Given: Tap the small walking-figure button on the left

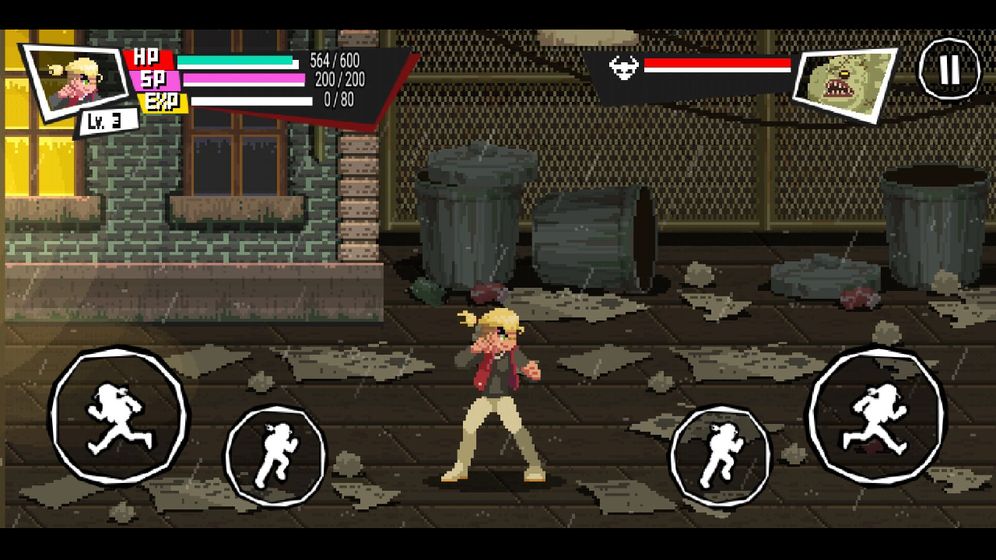Looking at the screenshot, I should [x=275, y=455].
